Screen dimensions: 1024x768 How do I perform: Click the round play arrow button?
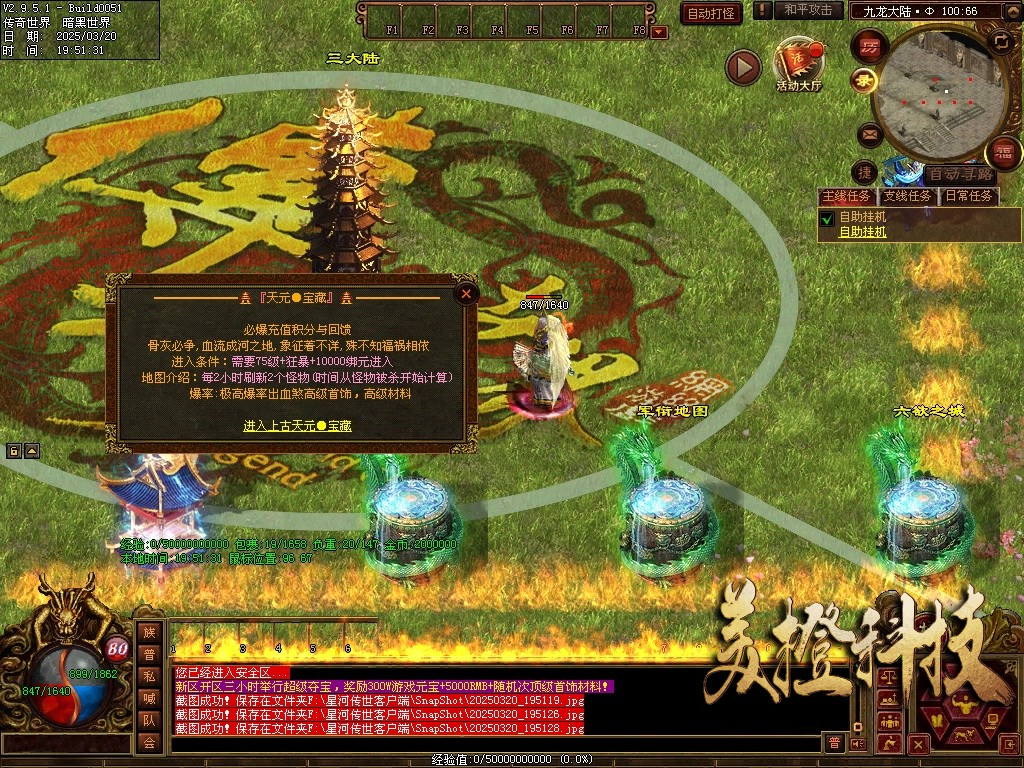[743, 67]
